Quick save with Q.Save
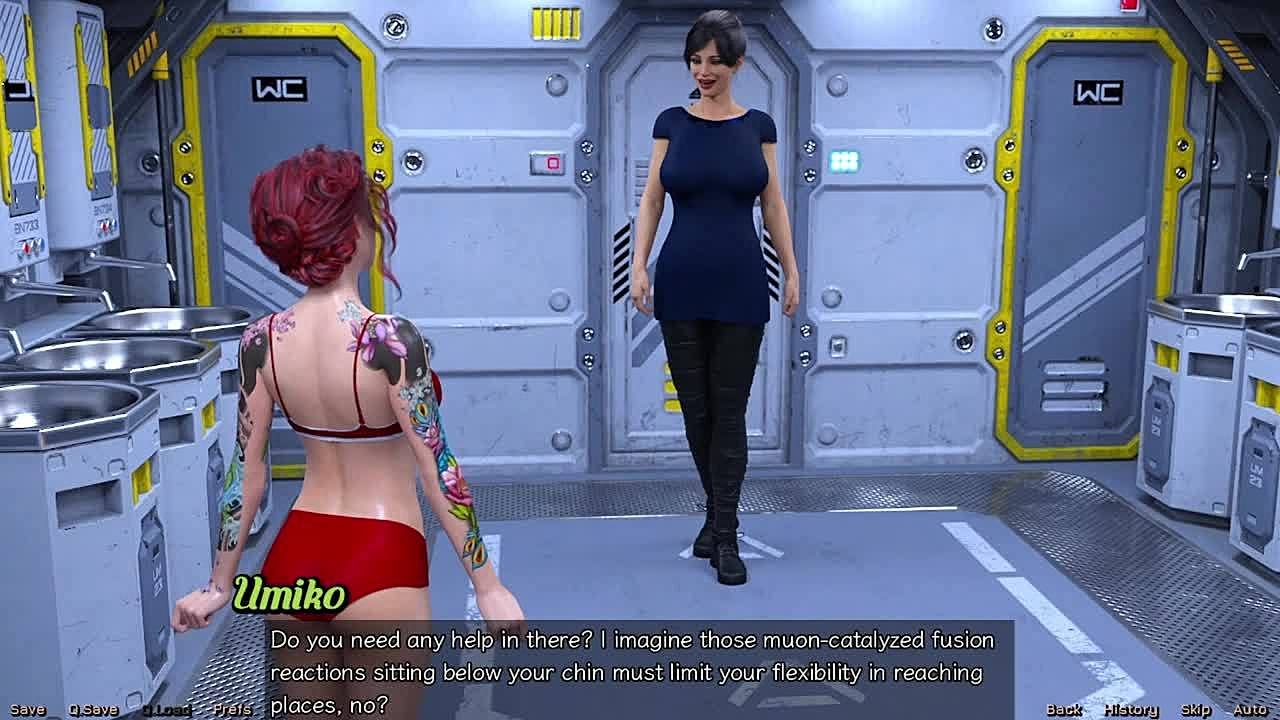Image resolution: width=1280 pixels, height=720 pixels. (x=93, y=709)
